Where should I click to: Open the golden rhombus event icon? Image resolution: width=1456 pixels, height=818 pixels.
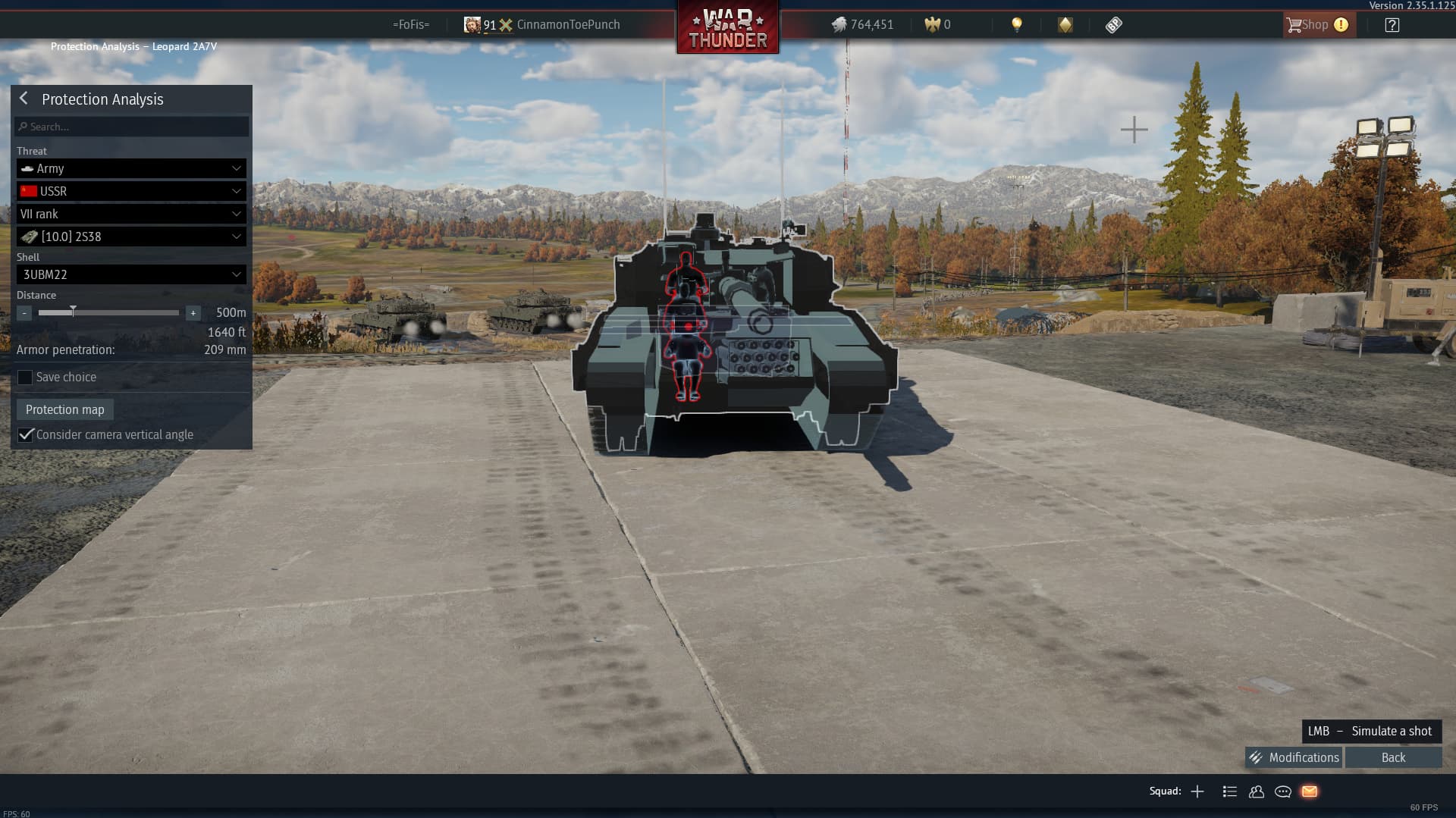click(1065, 24)
